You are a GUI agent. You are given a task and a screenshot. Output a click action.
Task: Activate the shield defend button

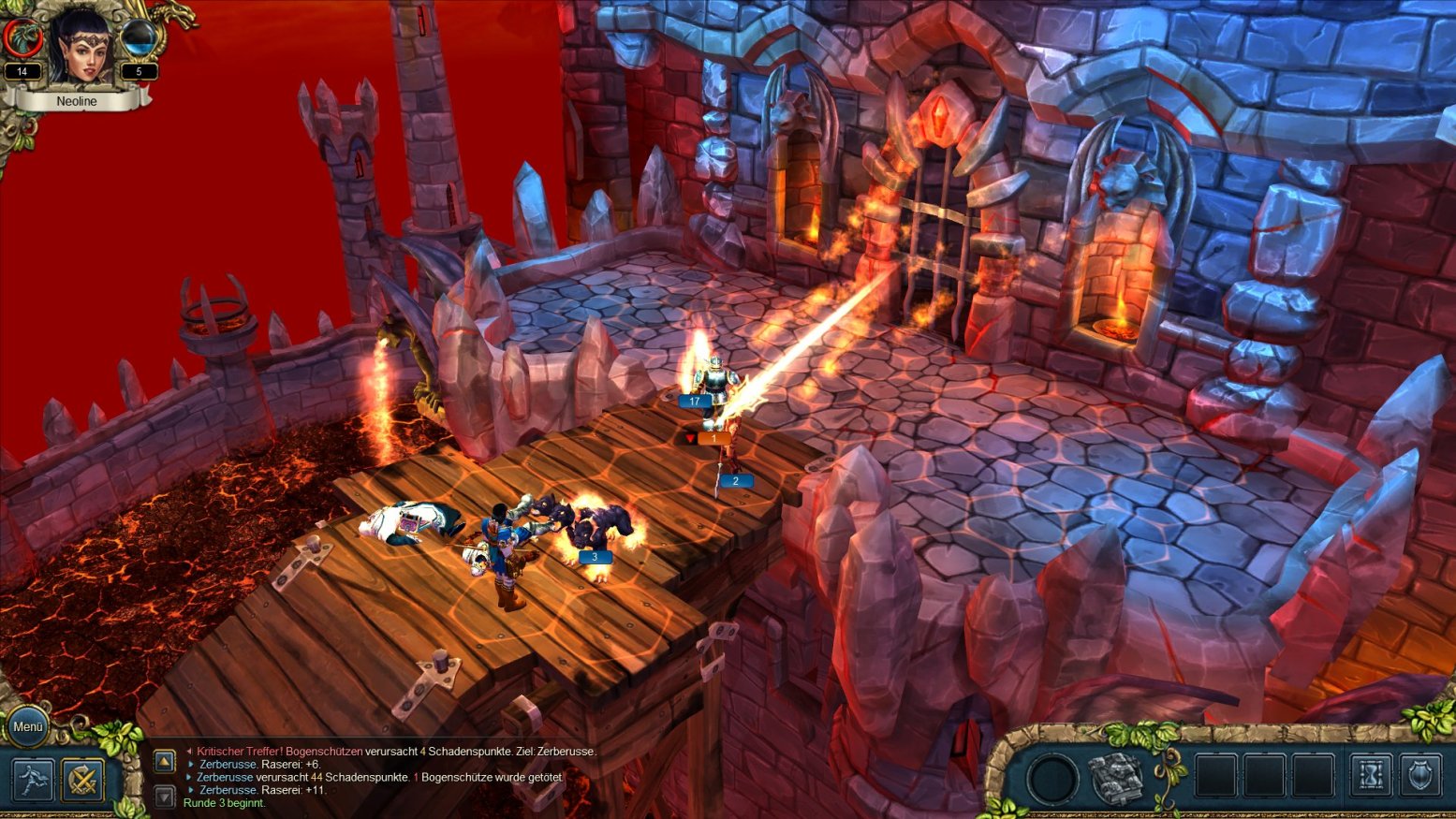click(1420, 776)
